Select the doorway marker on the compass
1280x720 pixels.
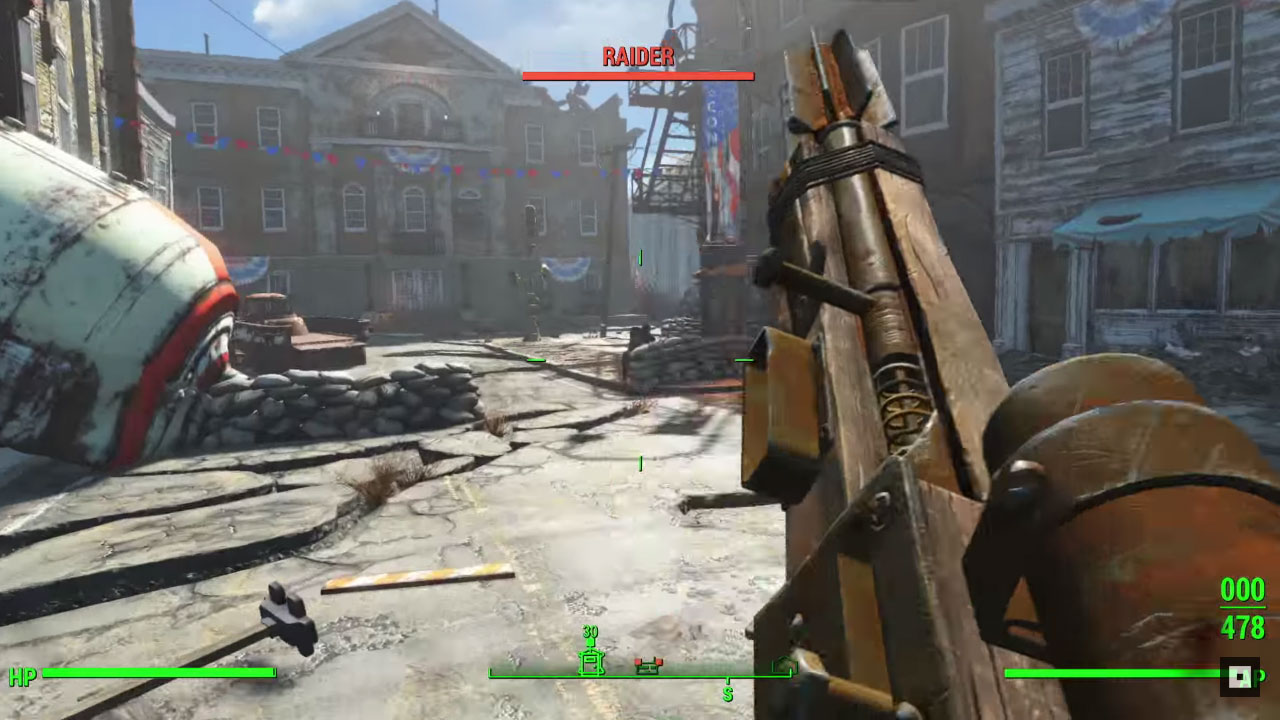pos(591,663)
